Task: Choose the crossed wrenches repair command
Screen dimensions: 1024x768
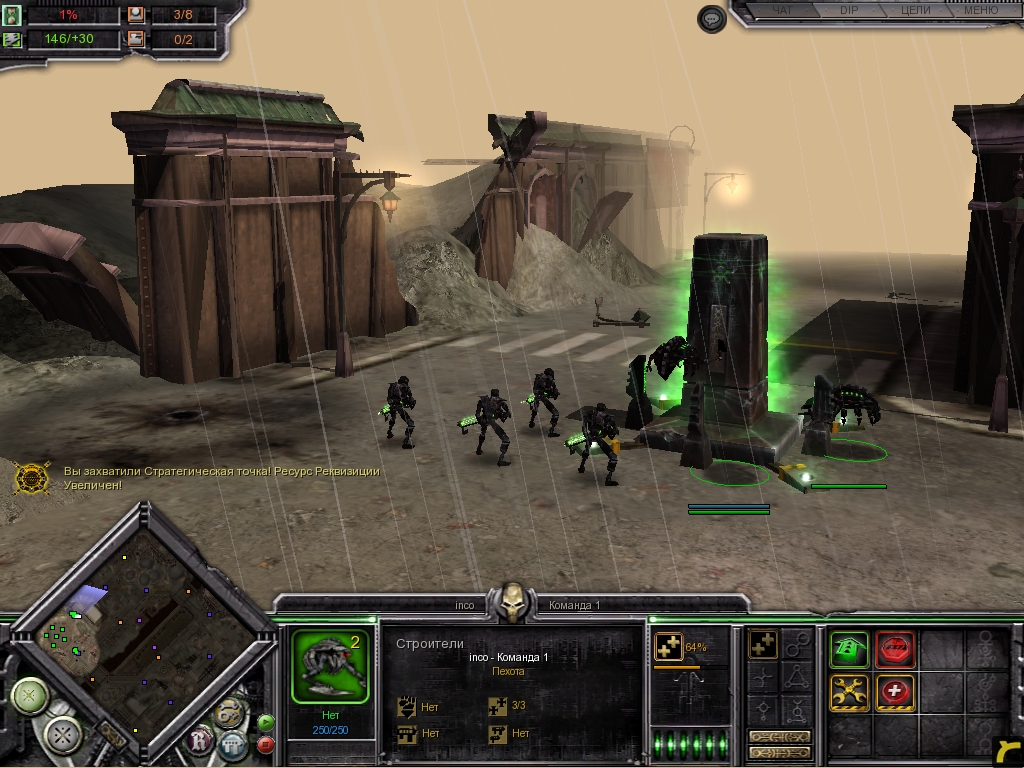Action: (x=849, y=692)
